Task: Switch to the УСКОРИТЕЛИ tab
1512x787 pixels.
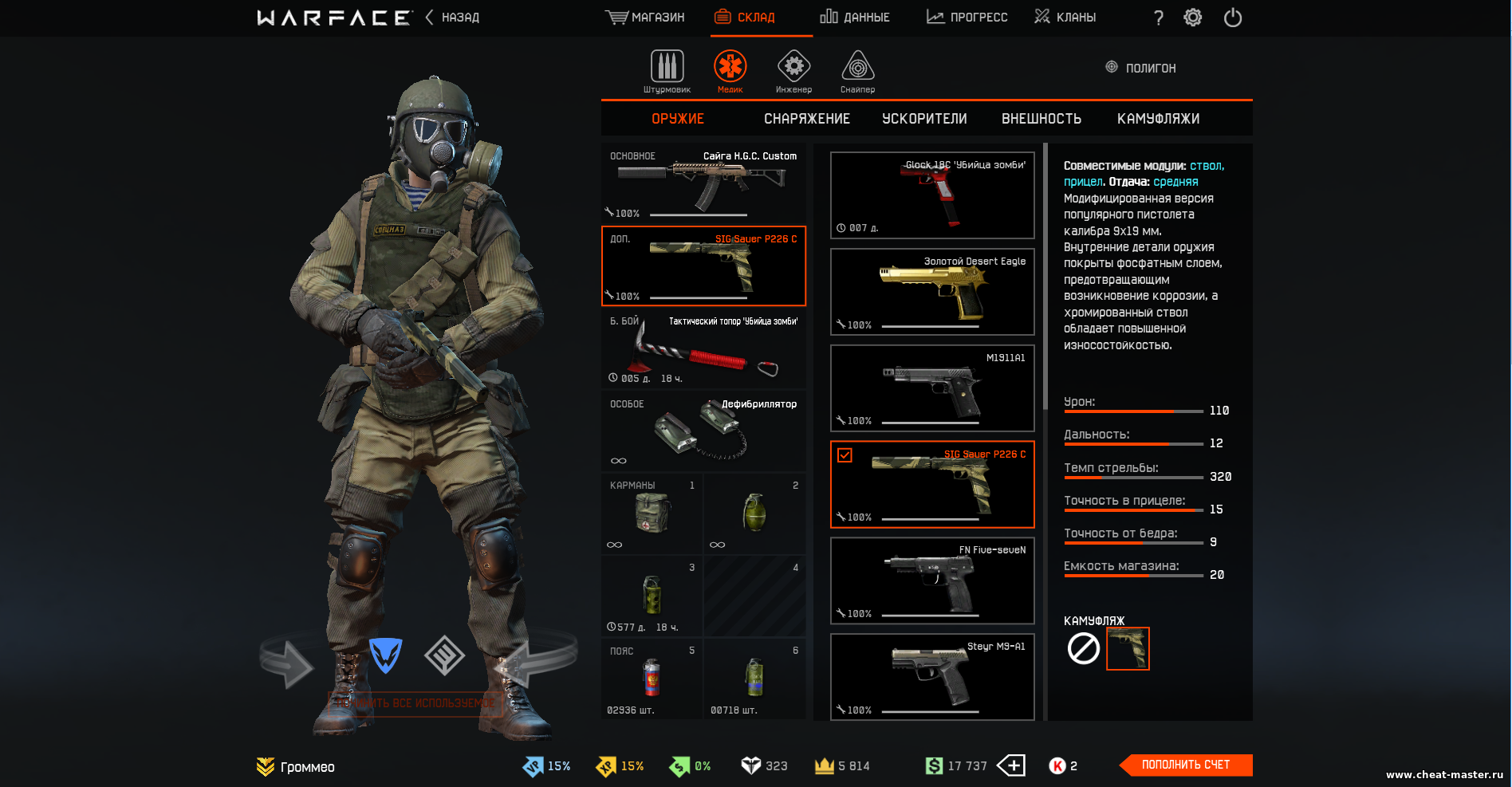Action: tap(924, 119)
